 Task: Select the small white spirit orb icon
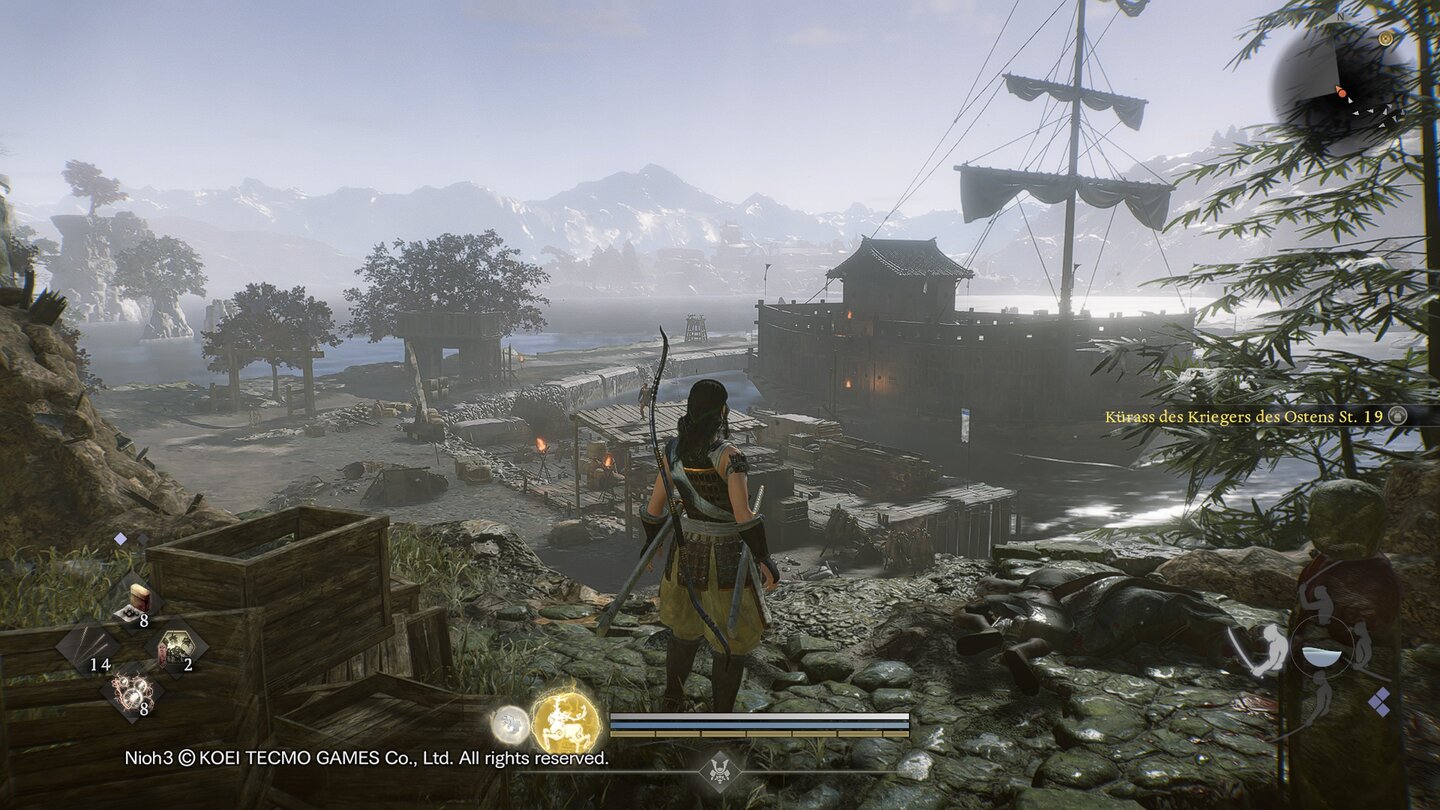[x=509, y=723]
